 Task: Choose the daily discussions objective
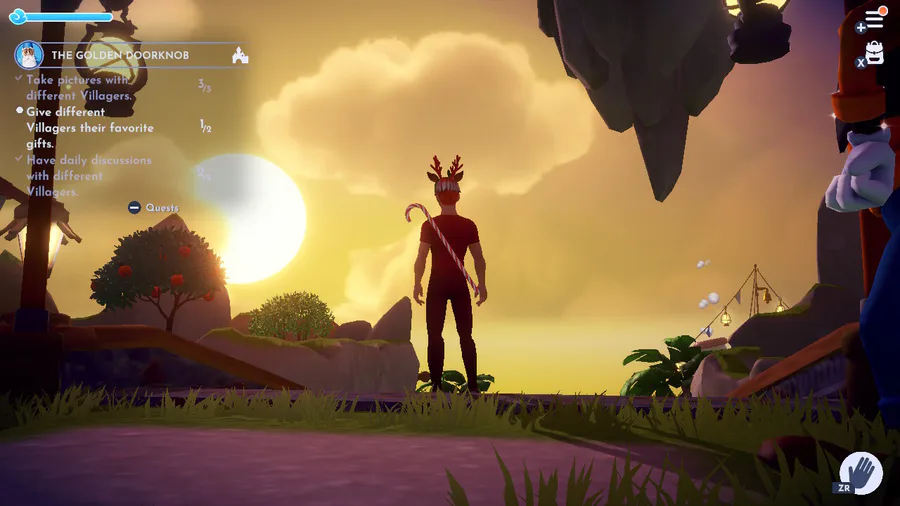(88, 175)
